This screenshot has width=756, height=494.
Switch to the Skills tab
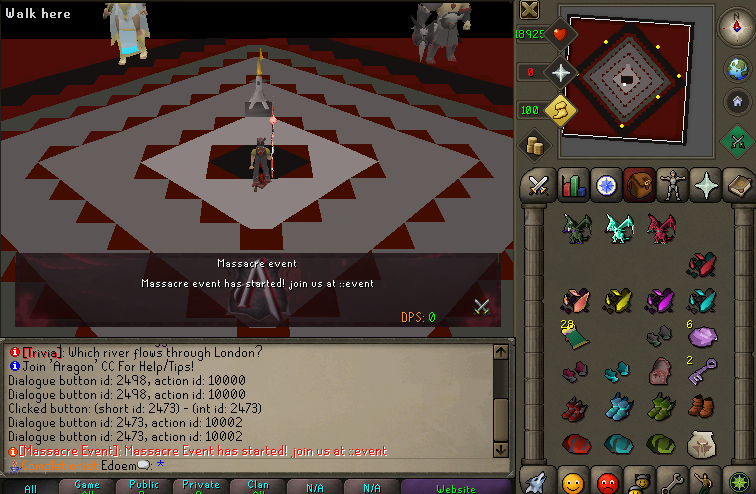pos(573,185)
